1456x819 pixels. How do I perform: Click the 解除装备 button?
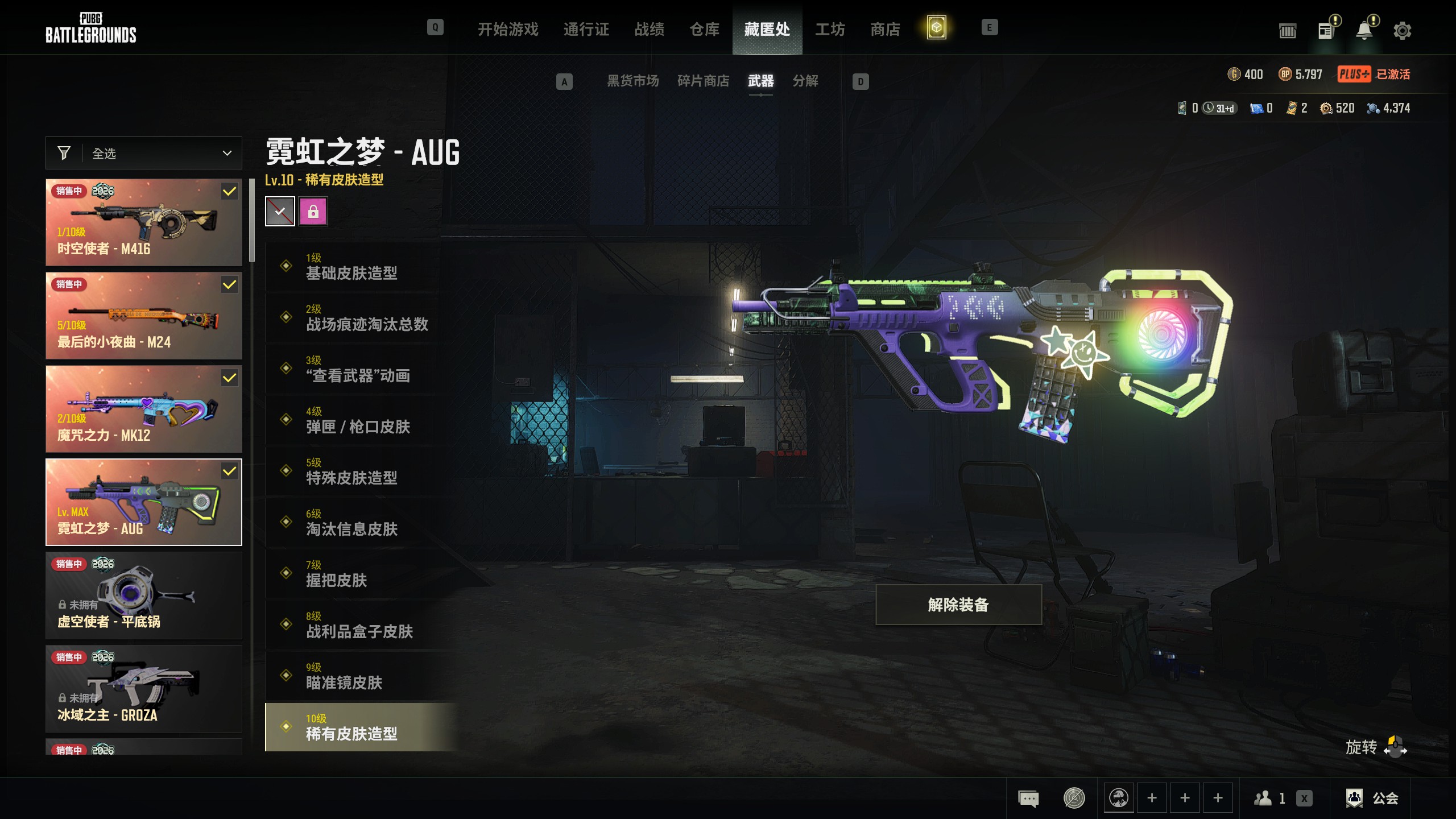point(958,605)
